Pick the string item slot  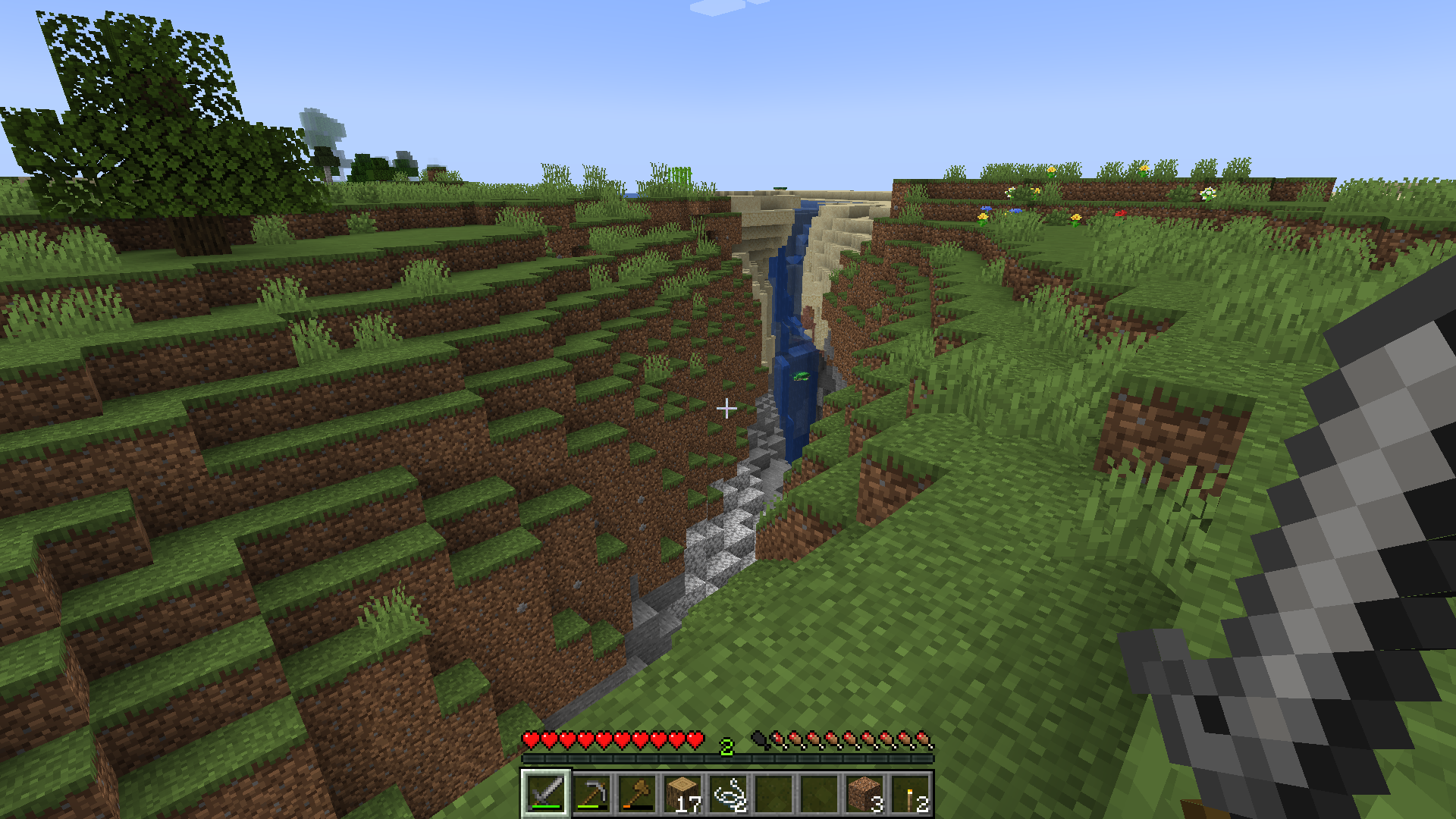click(x=727, y=793)
